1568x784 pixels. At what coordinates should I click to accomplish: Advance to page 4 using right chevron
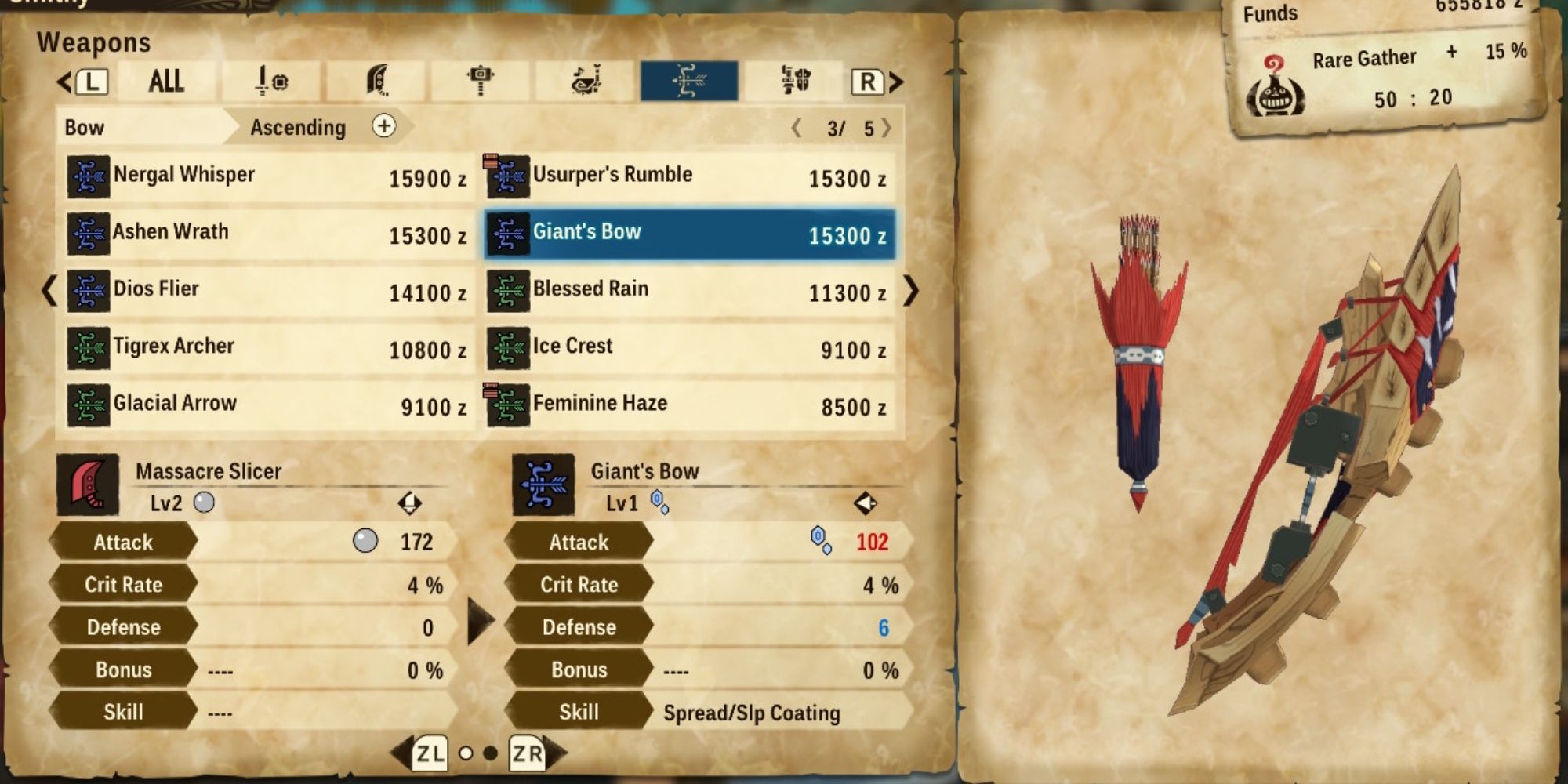885,128
